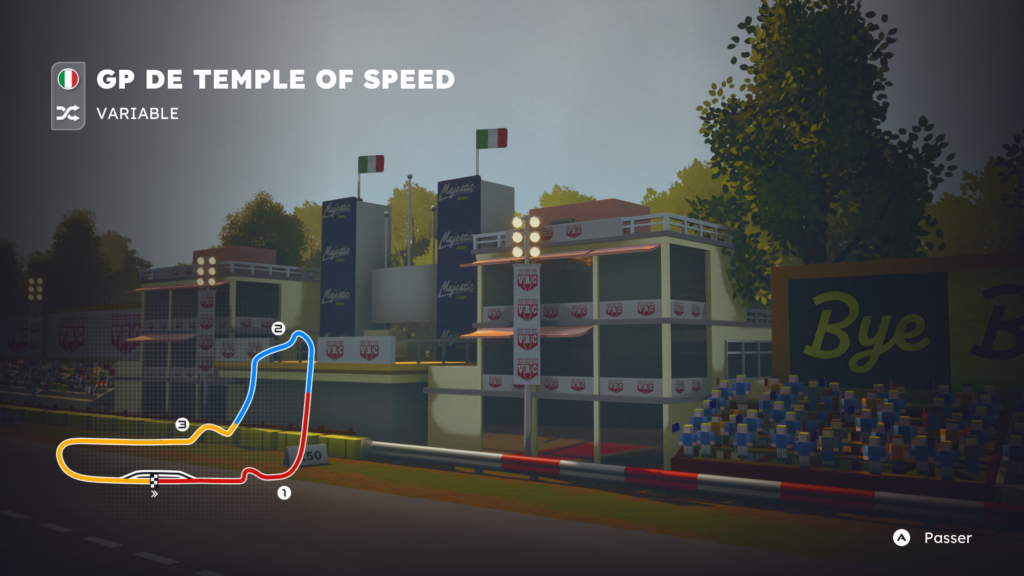Select the variable weather shuffle icon
The width and height of the screenshot is (1024, 576).
coord(68,114)
